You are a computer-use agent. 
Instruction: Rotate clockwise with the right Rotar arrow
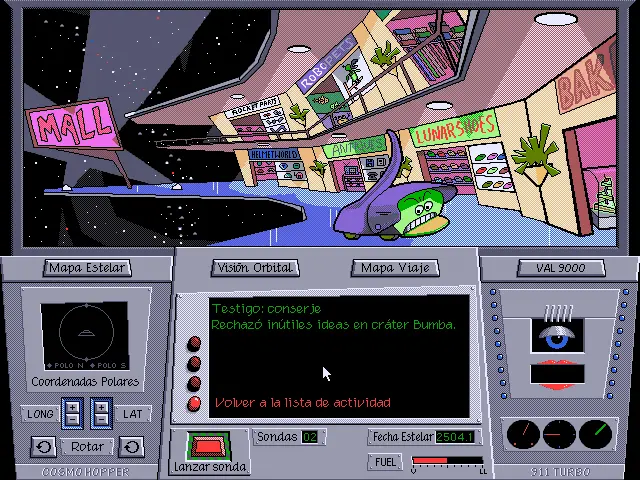(131, 446)
